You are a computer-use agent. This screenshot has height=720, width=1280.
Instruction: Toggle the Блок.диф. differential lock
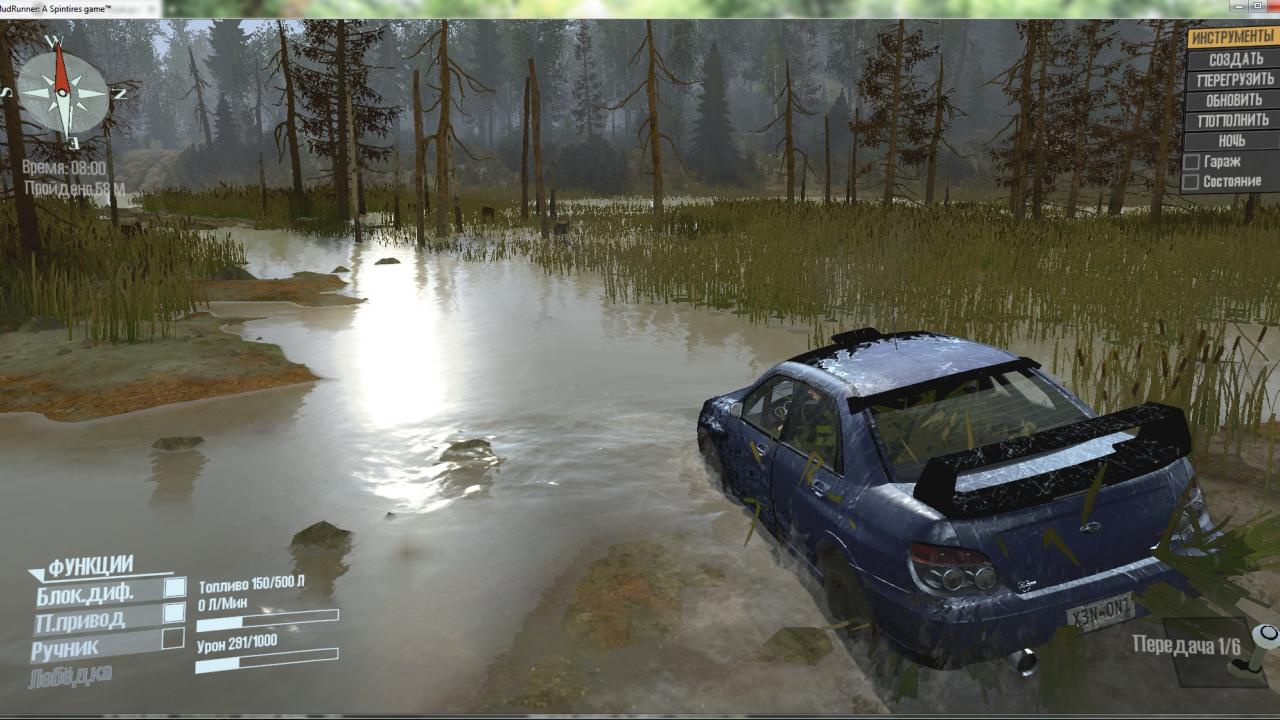coord(174,587)
